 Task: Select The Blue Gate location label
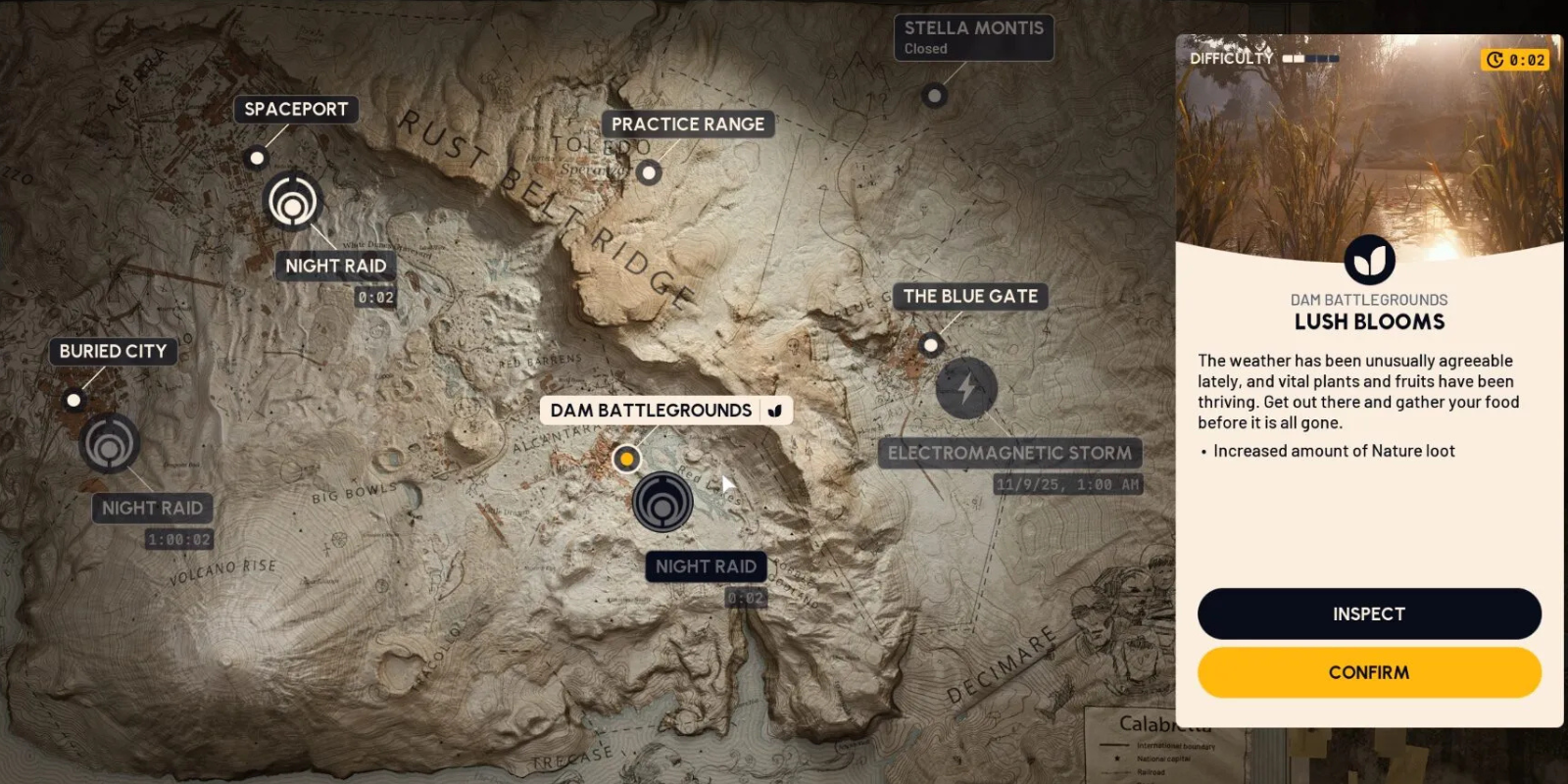point(970,295)
